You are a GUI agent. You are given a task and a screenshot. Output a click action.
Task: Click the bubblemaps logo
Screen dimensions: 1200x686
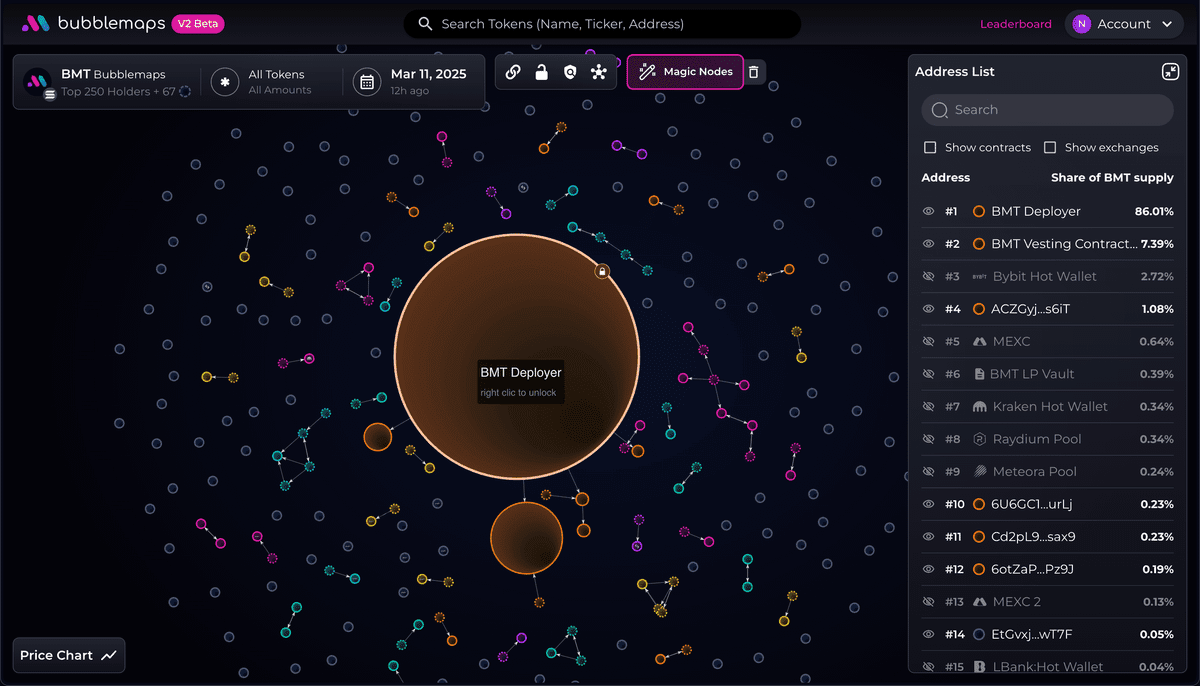[x=93, y=24]
